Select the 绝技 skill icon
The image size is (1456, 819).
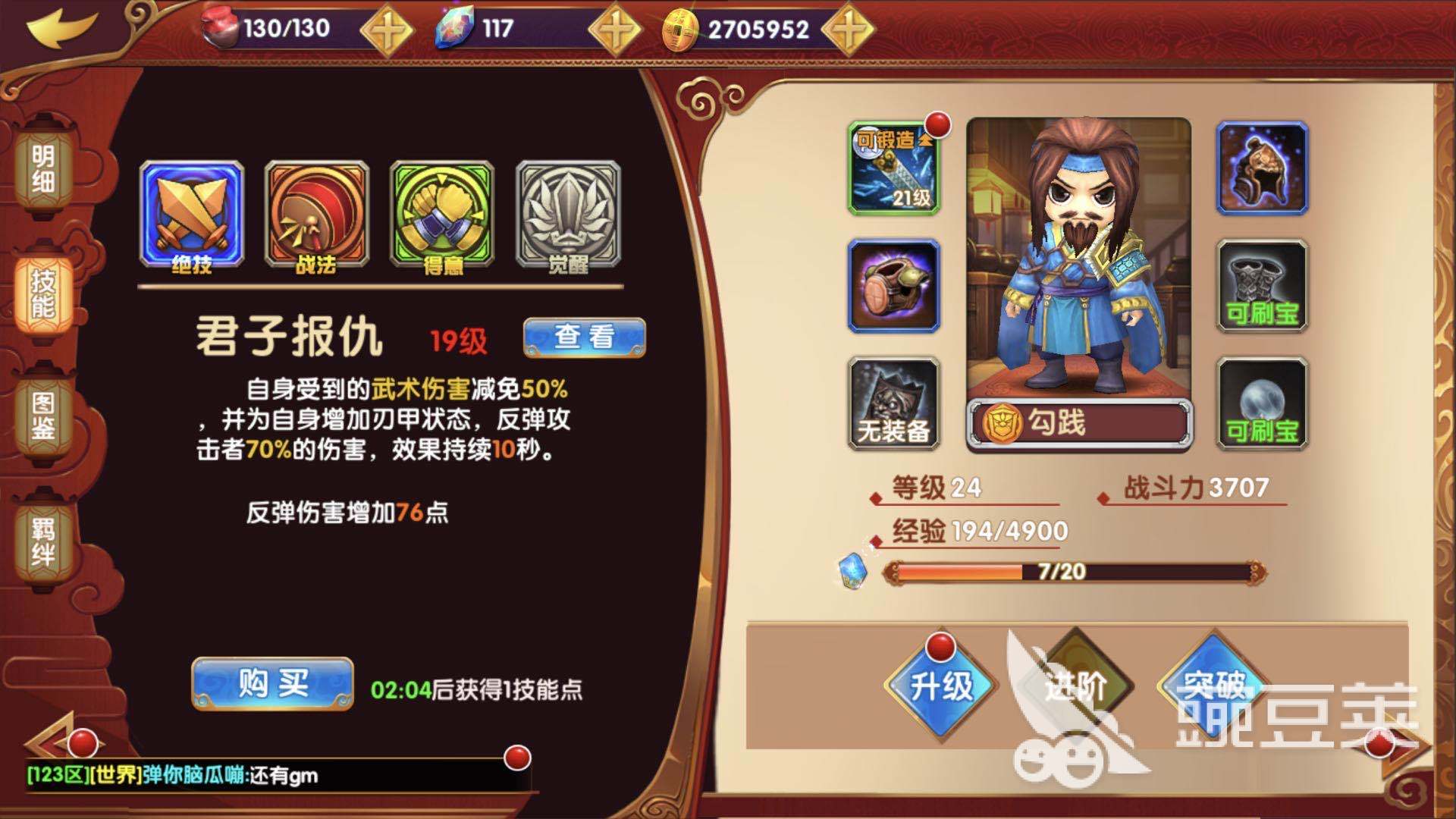(191, 210)
